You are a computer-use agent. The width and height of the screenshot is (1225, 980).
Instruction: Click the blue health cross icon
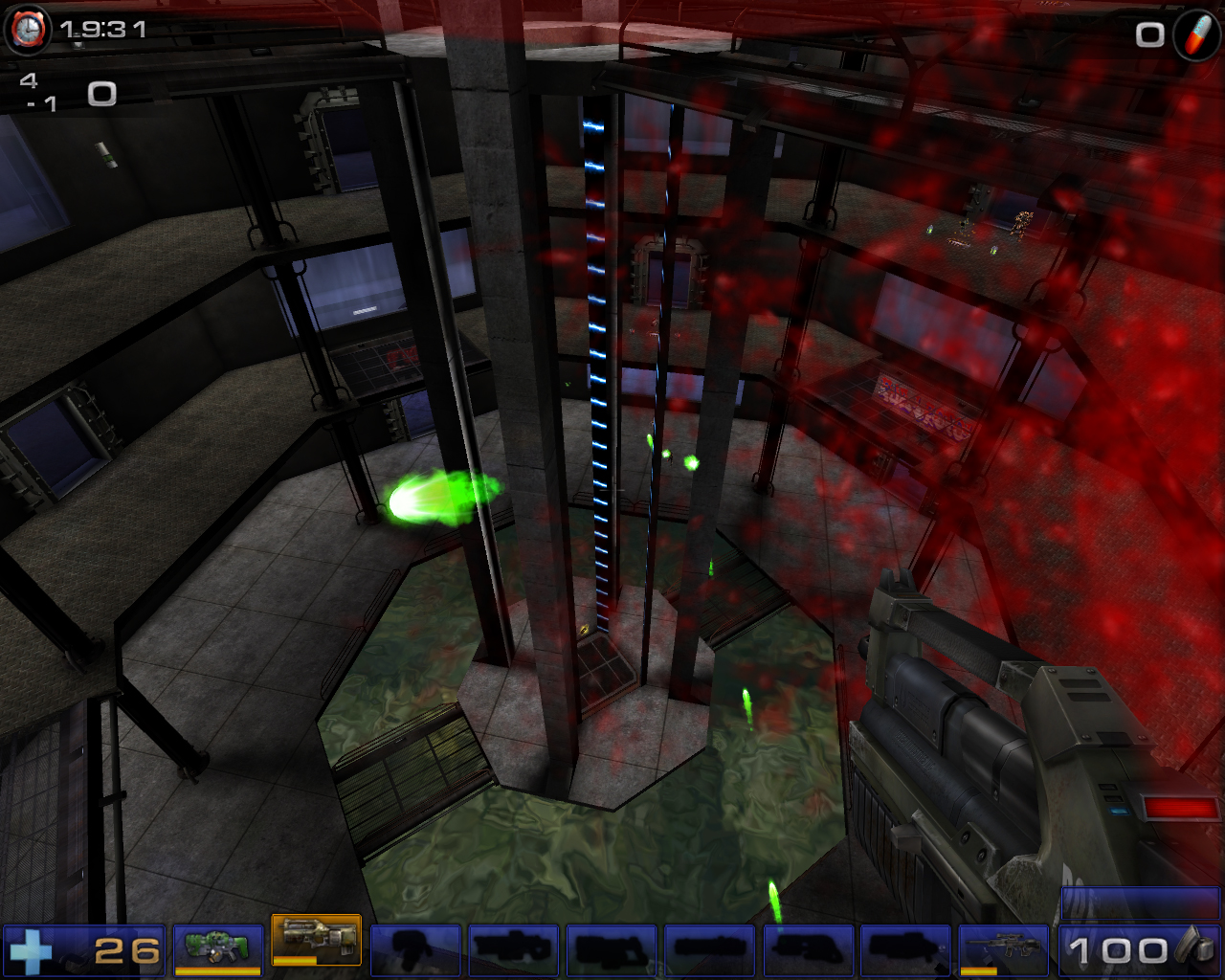pyautogui.click(x=36, y=947)
